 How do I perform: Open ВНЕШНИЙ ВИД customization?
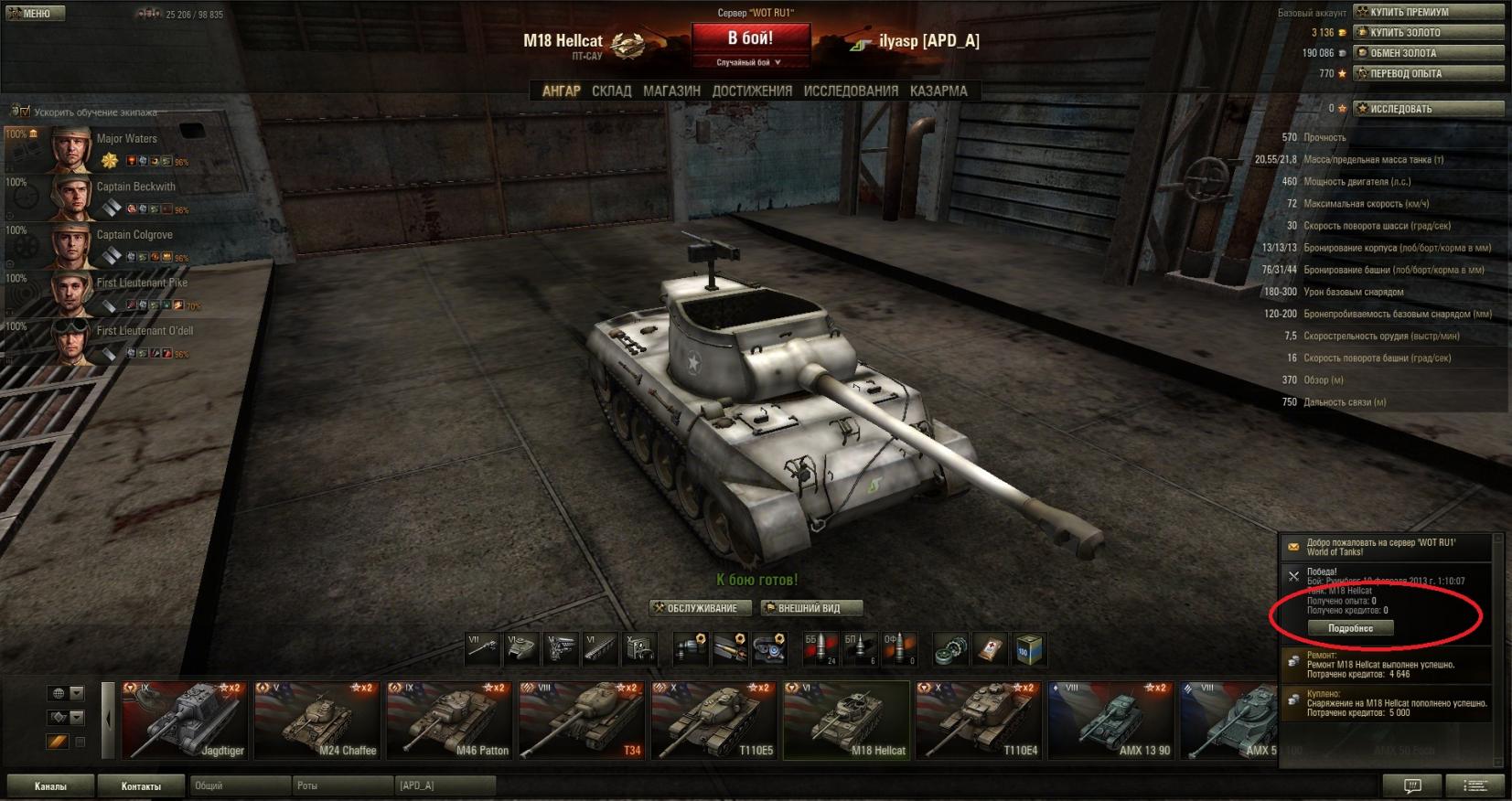[x=811, y=608]
